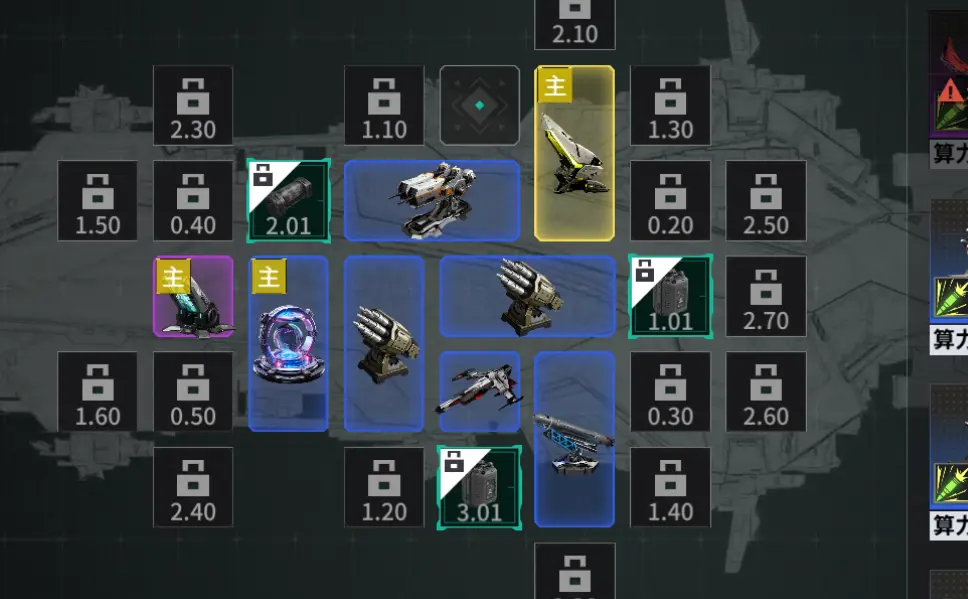Choose the locked slot marked 0.30
968x599 pixels.
tap(670, 391)
